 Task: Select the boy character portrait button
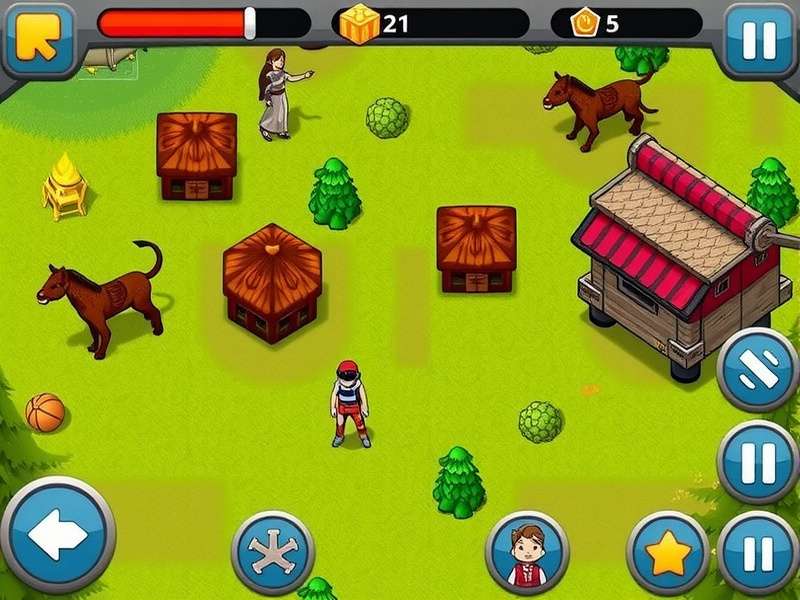[x=527, y=553]
